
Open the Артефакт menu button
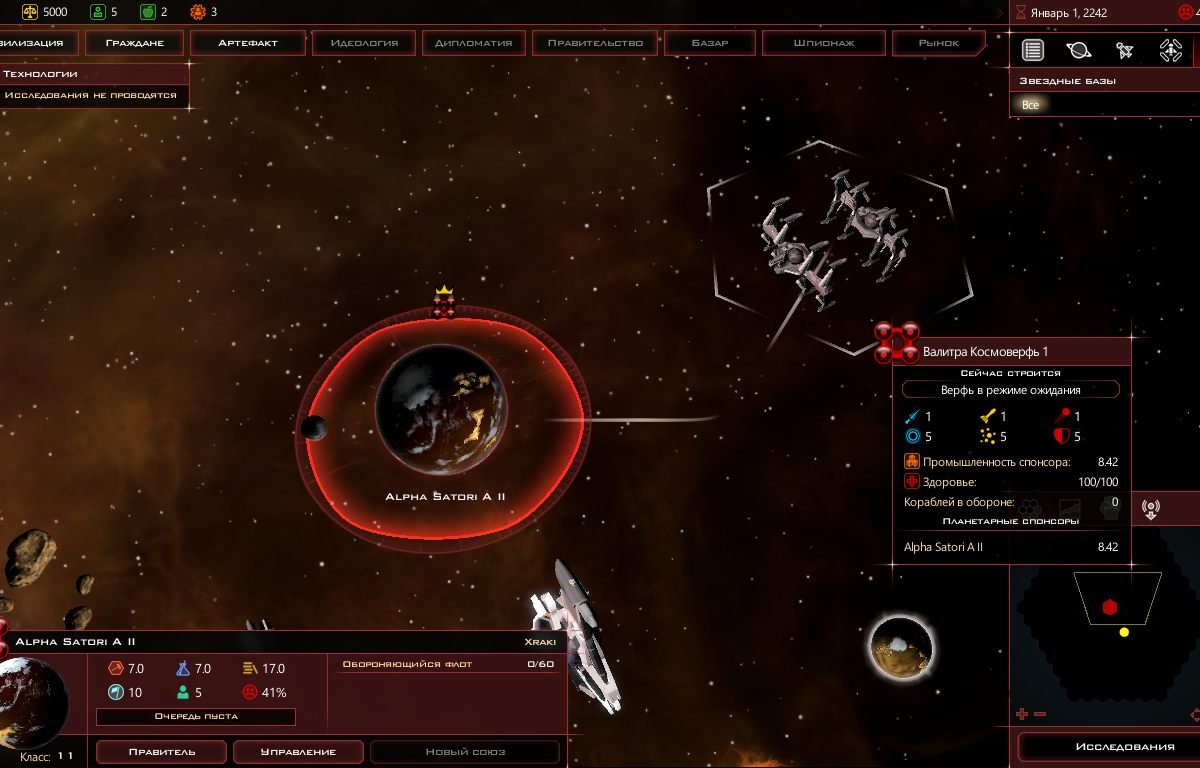coord(248,43)
